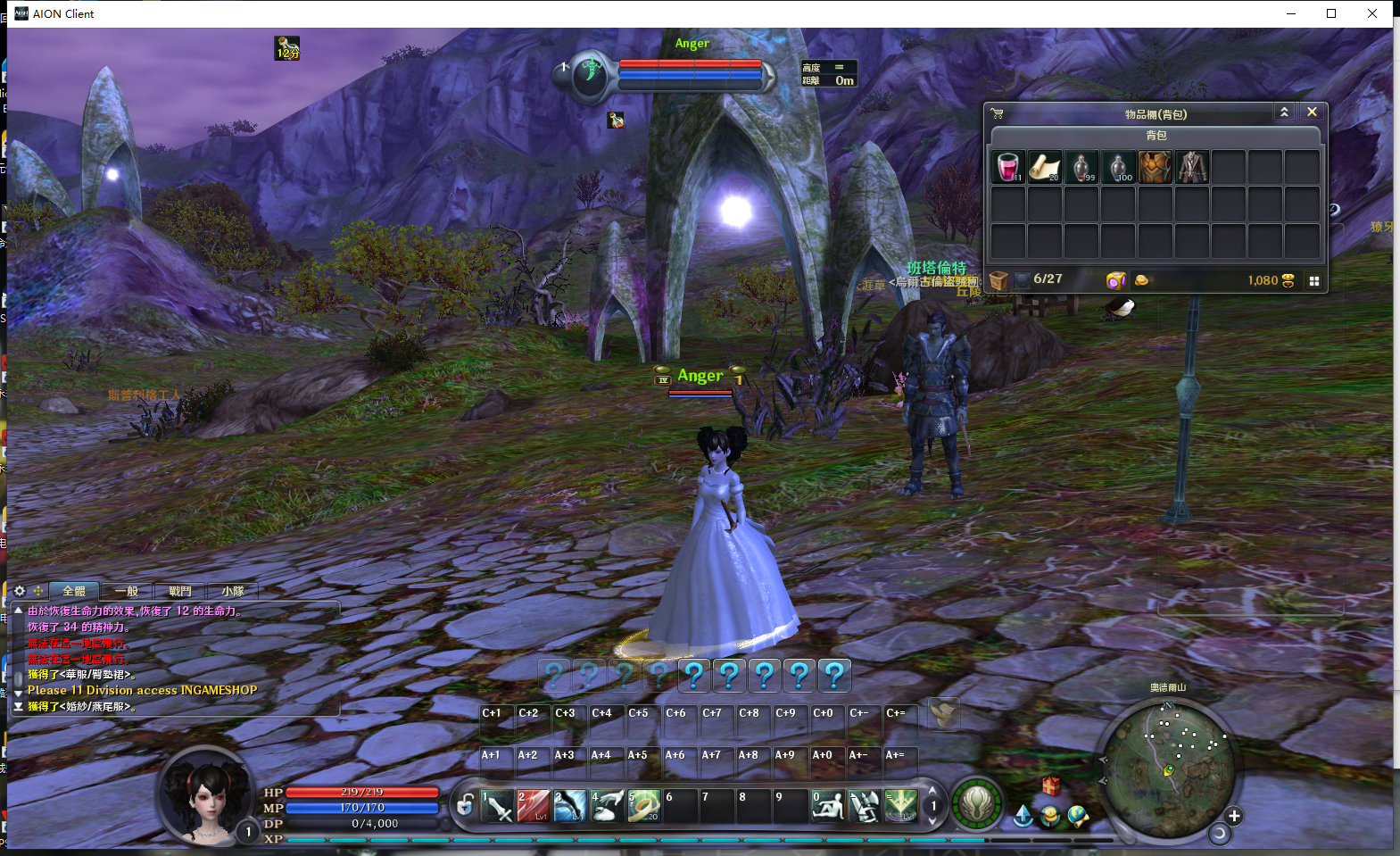1400x856 pixels.
Task: Open chat settings with the gear icon
Action: pos(20,591)
